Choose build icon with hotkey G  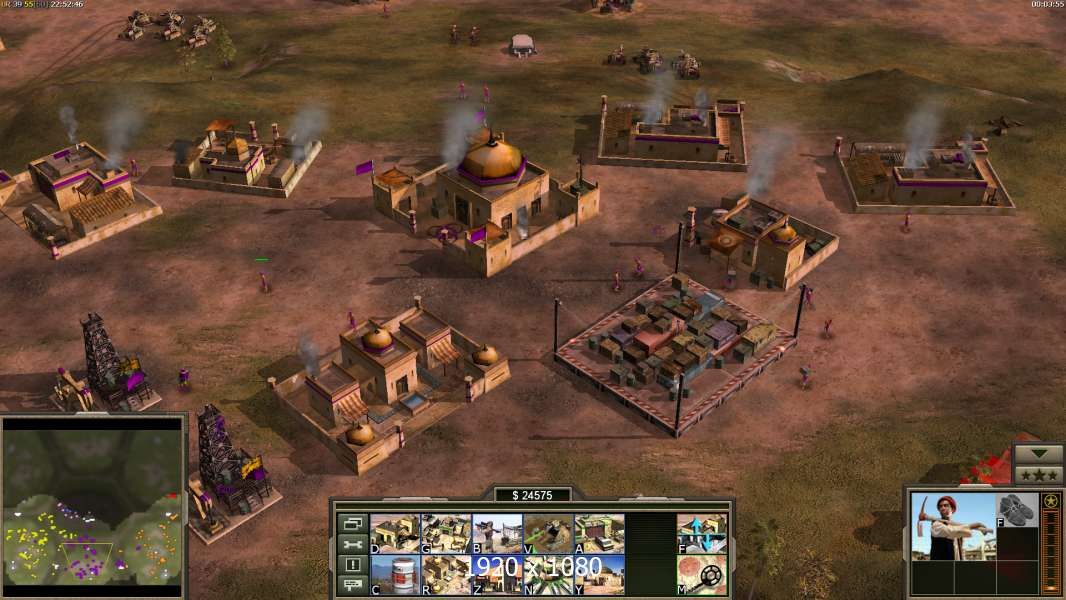[446, 533]
